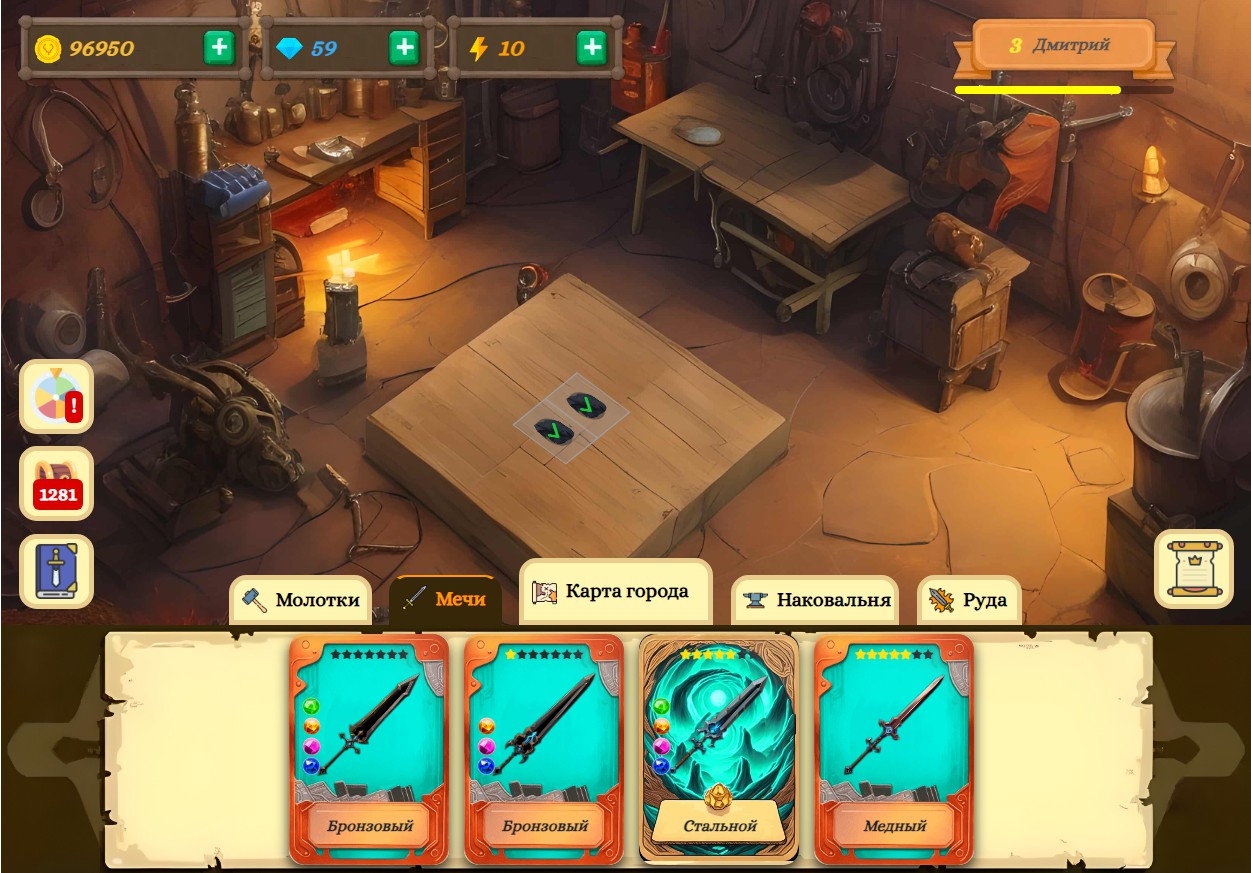Viewport: 1251px width, 873px height.
Task: Open the chest icon showing 1281
Action: pos(57,484)
